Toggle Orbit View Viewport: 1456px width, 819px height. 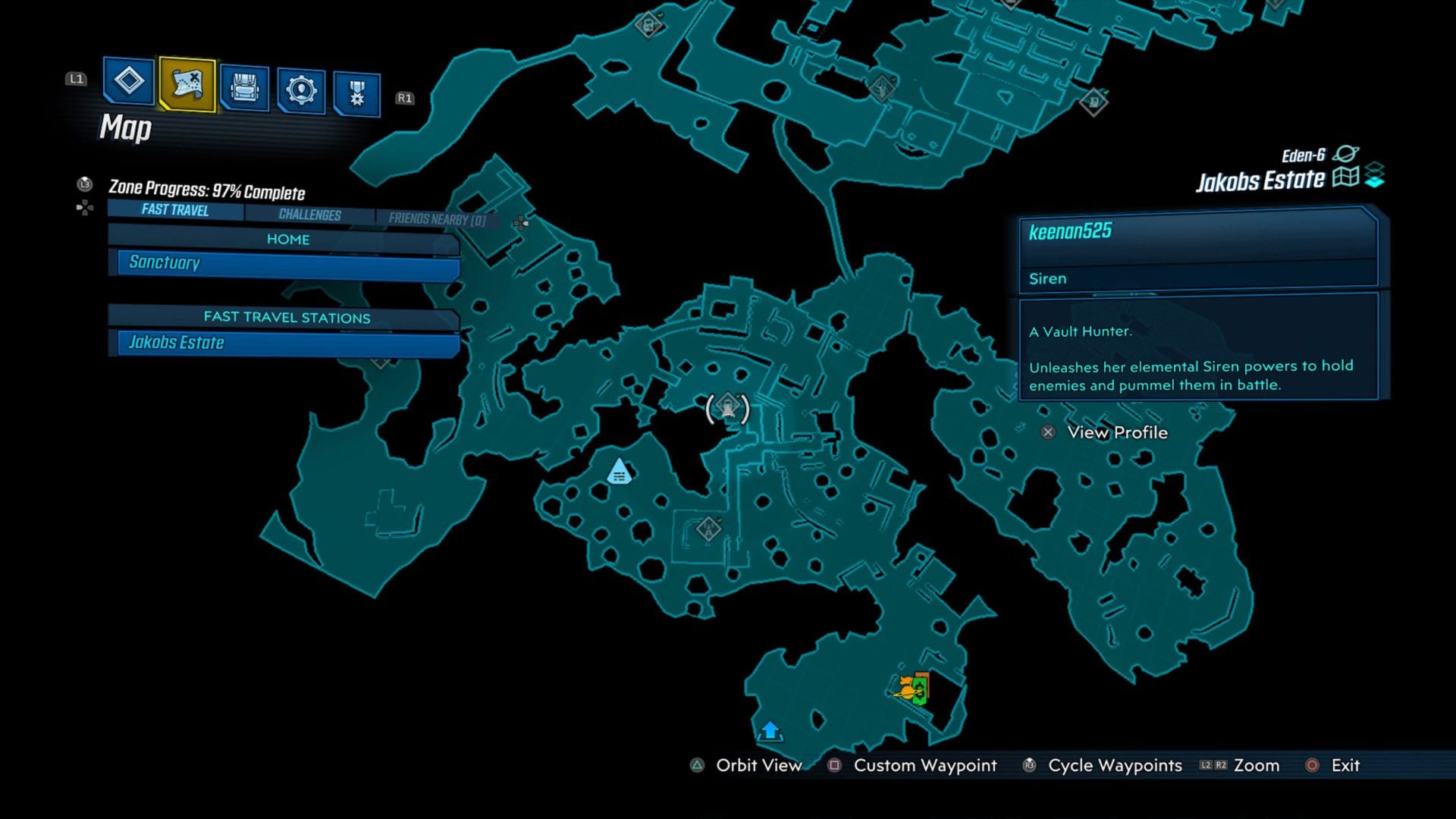pyautogui.click(x=758, y=766)
